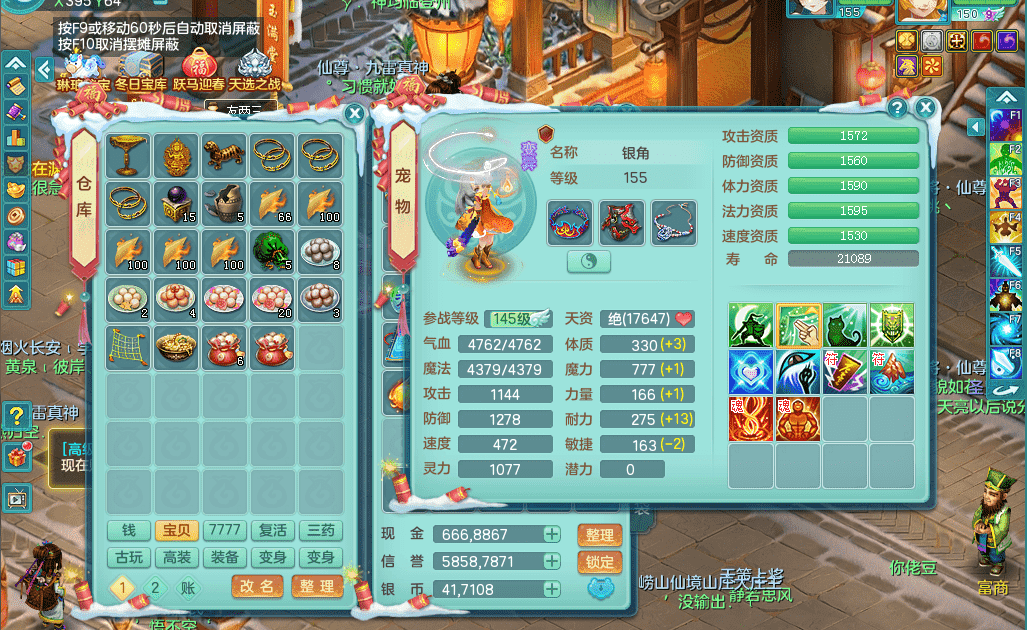Close the warehouse panel

354,114
